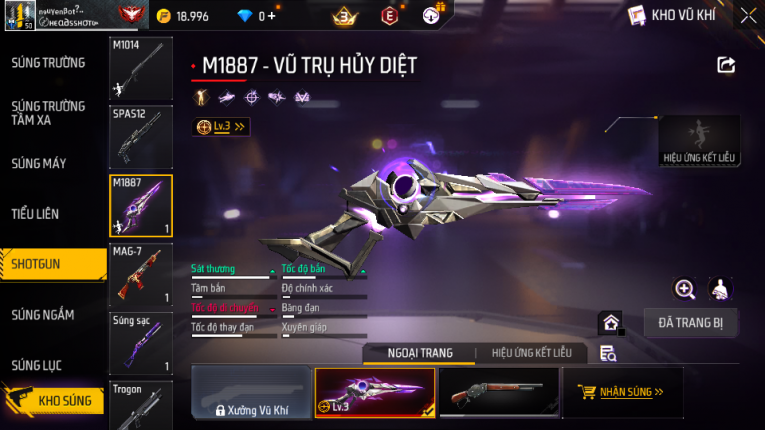Zoom in on the weapon model

coord(685,289)
